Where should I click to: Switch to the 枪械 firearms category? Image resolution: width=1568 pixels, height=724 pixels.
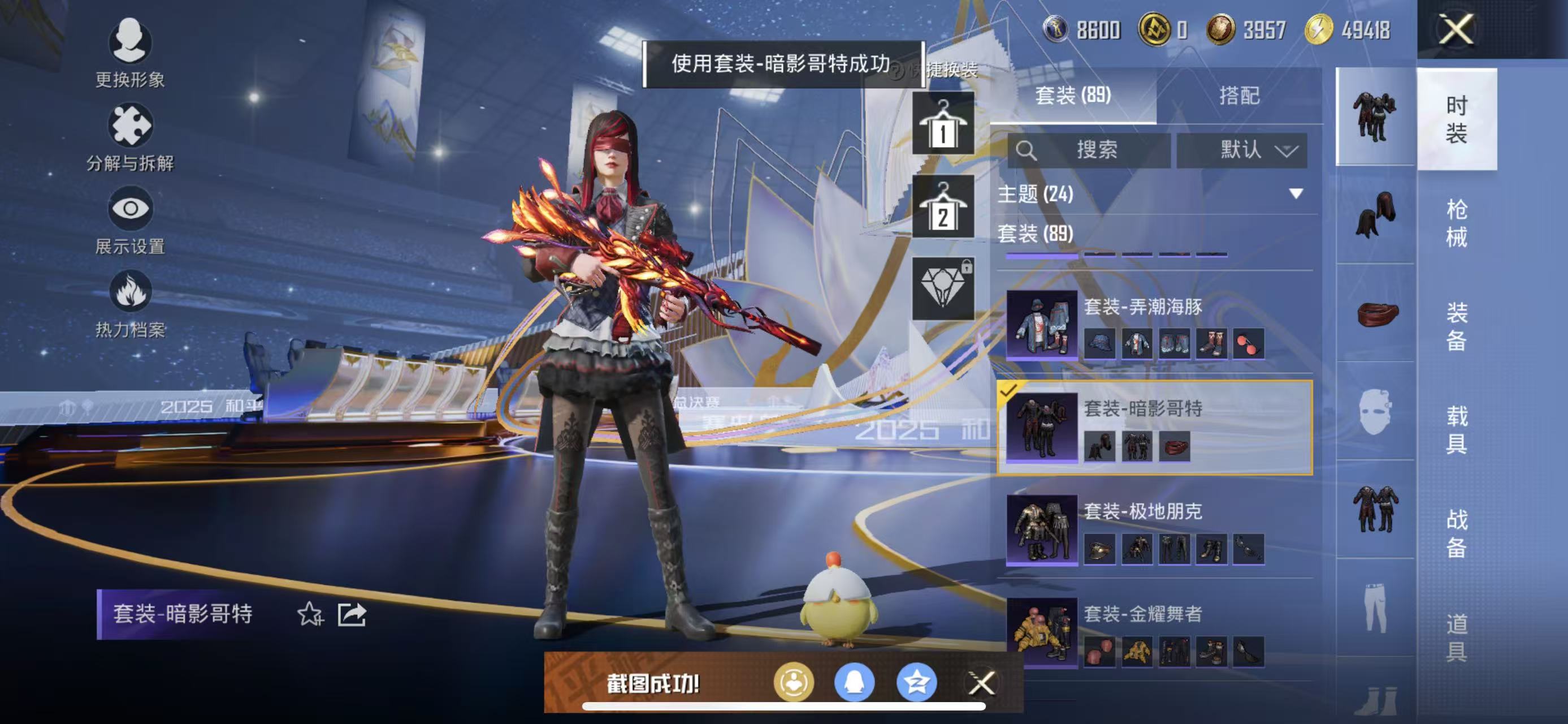(x=1456, y=223)
